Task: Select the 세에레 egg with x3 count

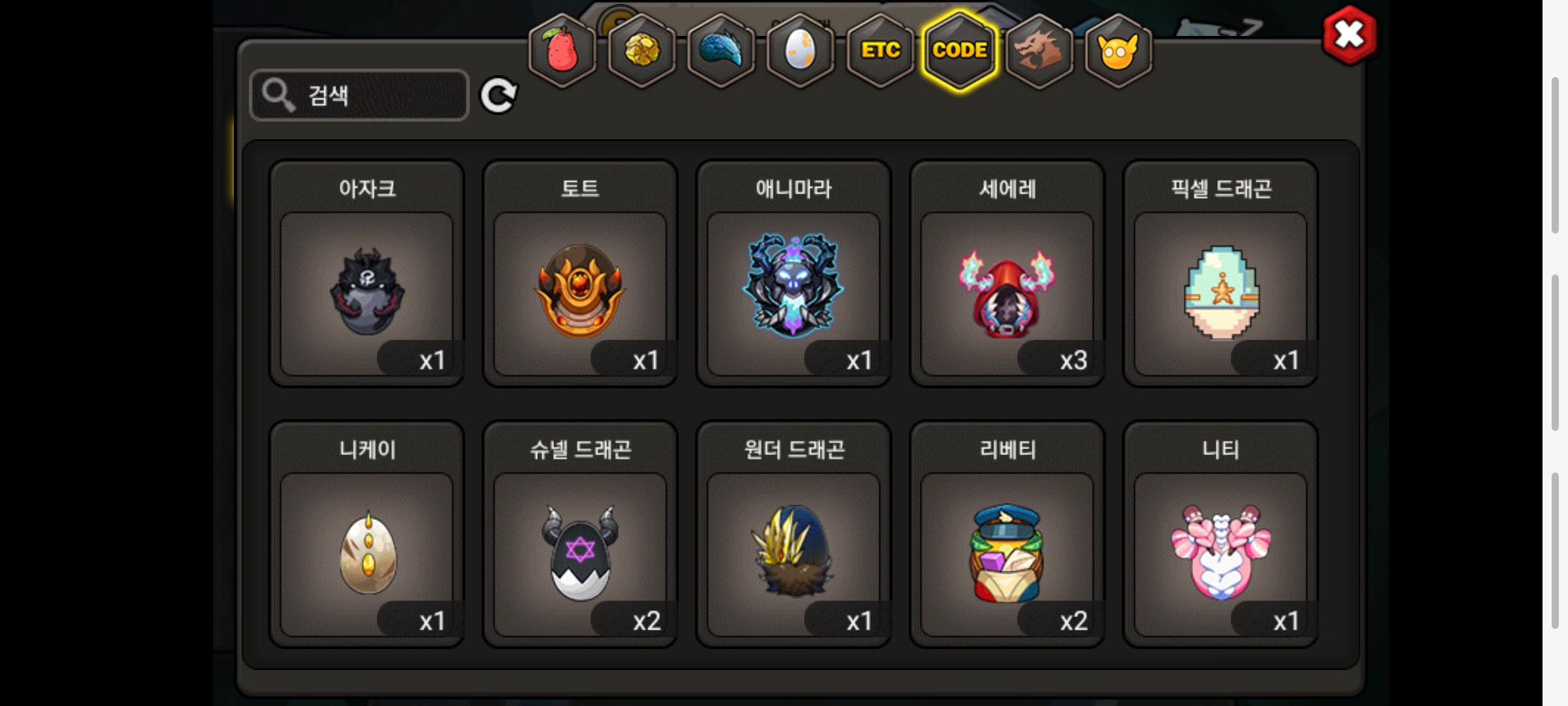Action: [x=1007, y=293]
